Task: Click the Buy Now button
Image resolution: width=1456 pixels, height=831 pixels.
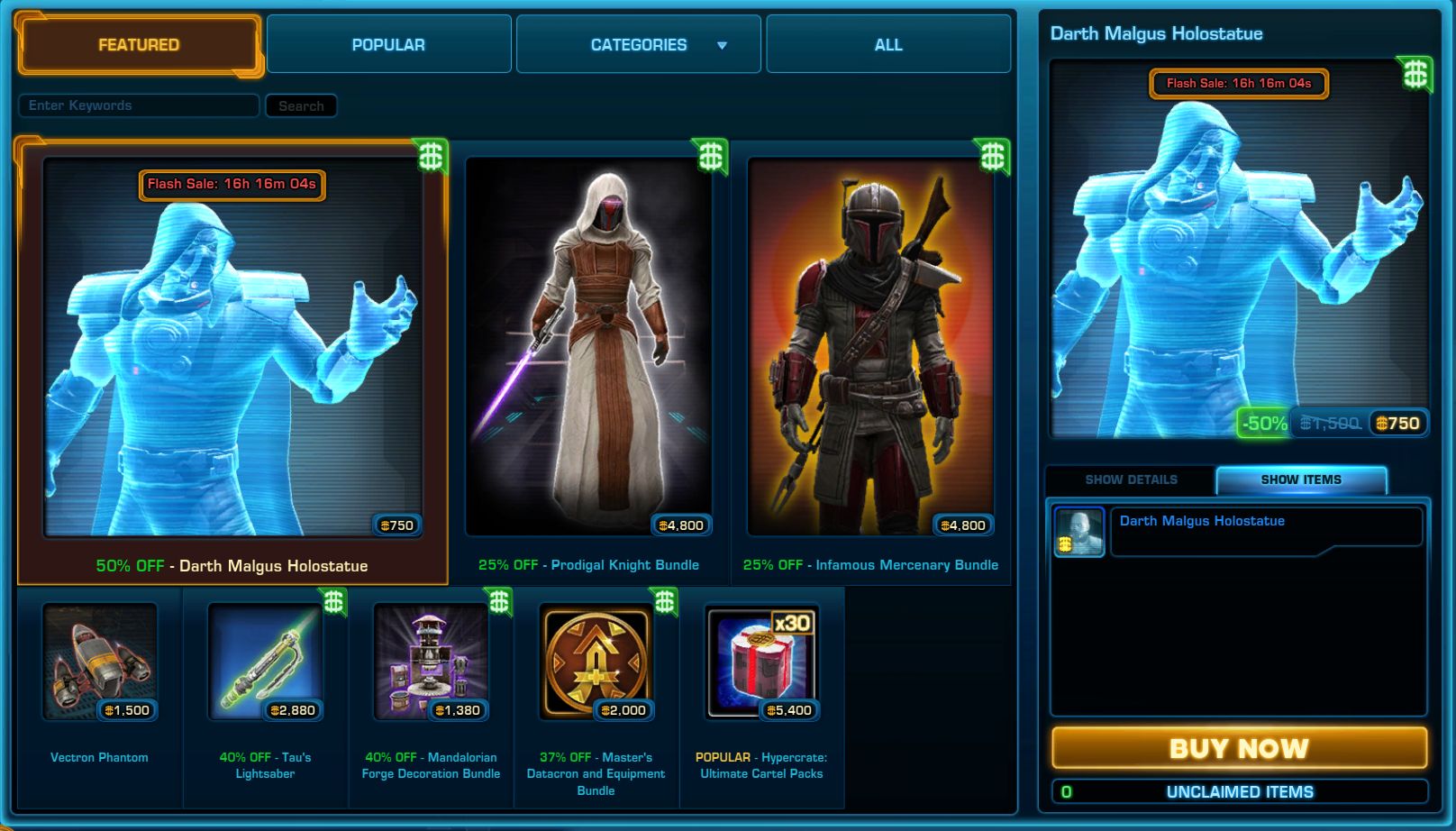Action: pyautogui.click(x=1239, y=748)
